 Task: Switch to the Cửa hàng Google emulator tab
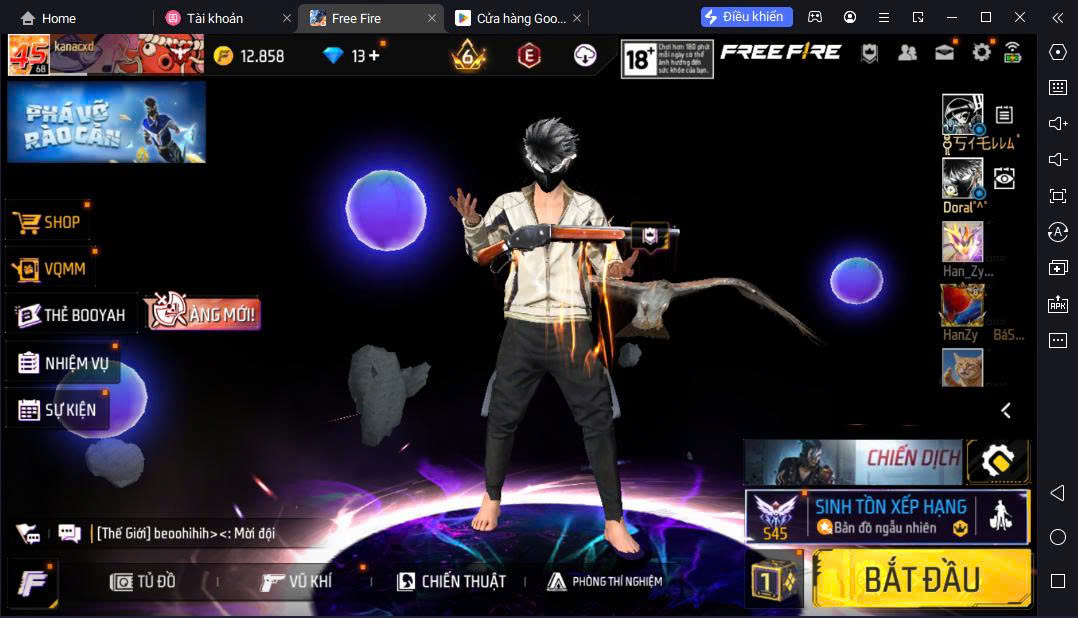pos(510,18)
